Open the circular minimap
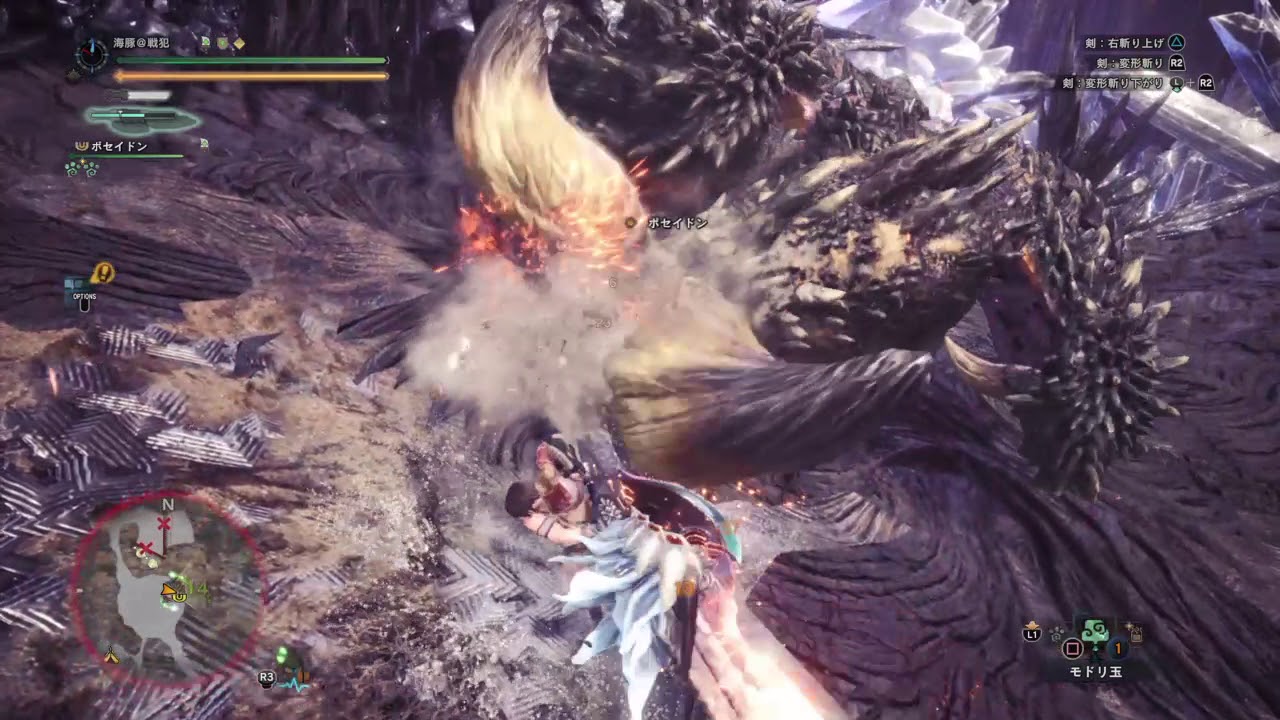Viewport: 1280px width, 720px height. [x=167, y=588]
